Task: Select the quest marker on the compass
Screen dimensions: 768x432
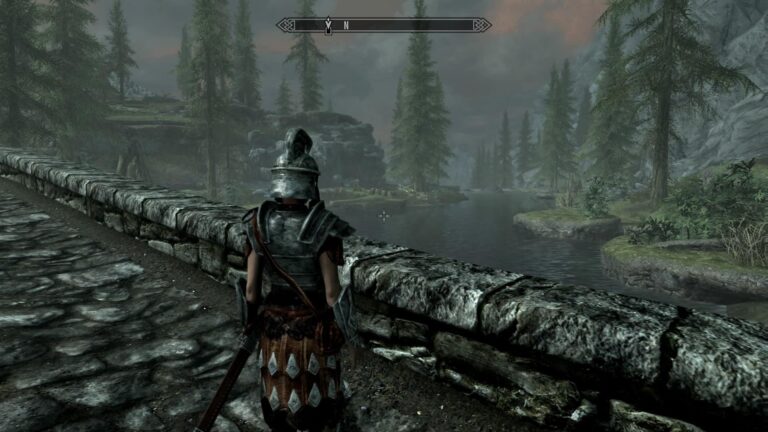Action: 327,22
